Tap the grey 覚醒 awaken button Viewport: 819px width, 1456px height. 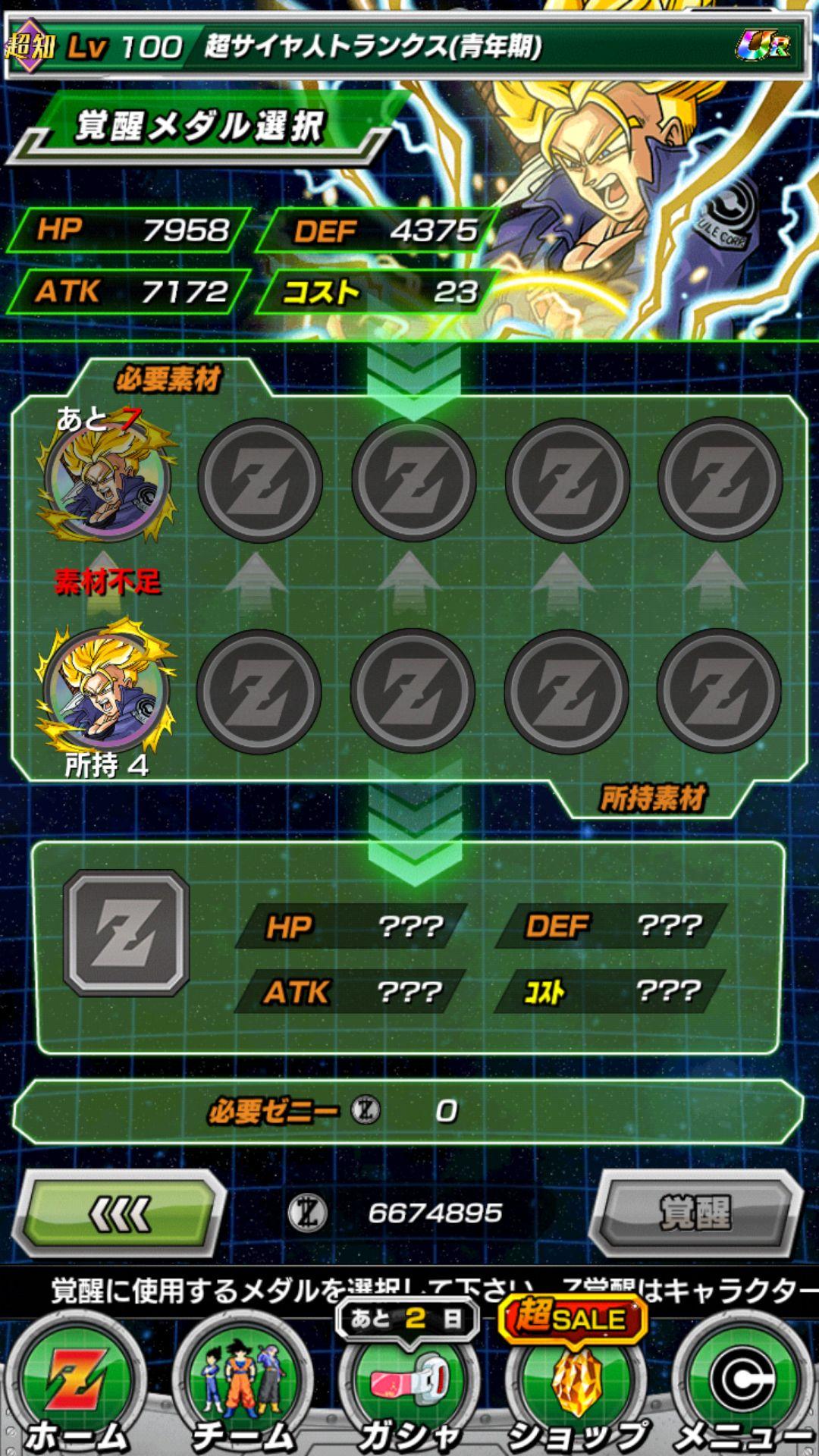tap(695, 1213)
